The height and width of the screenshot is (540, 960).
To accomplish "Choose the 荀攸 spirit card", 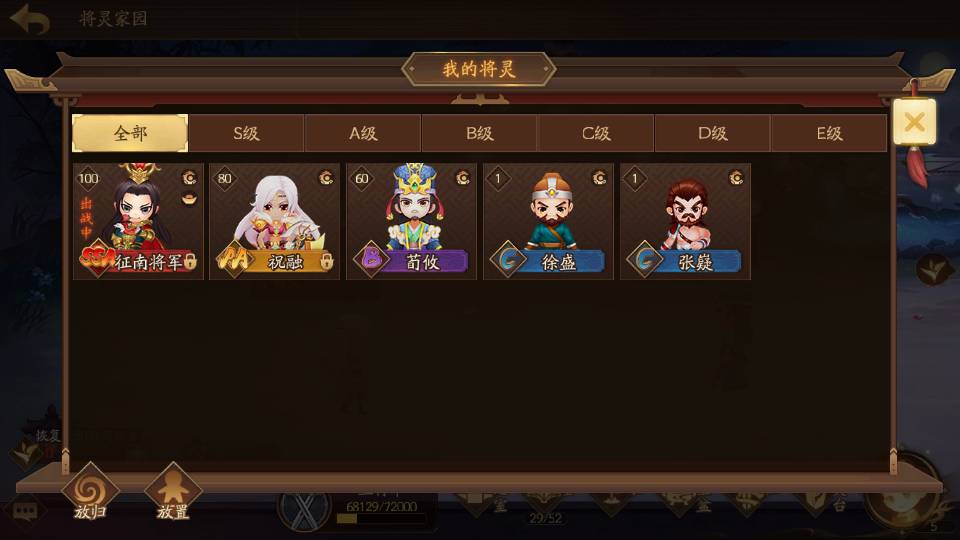I will coord(412,221).
